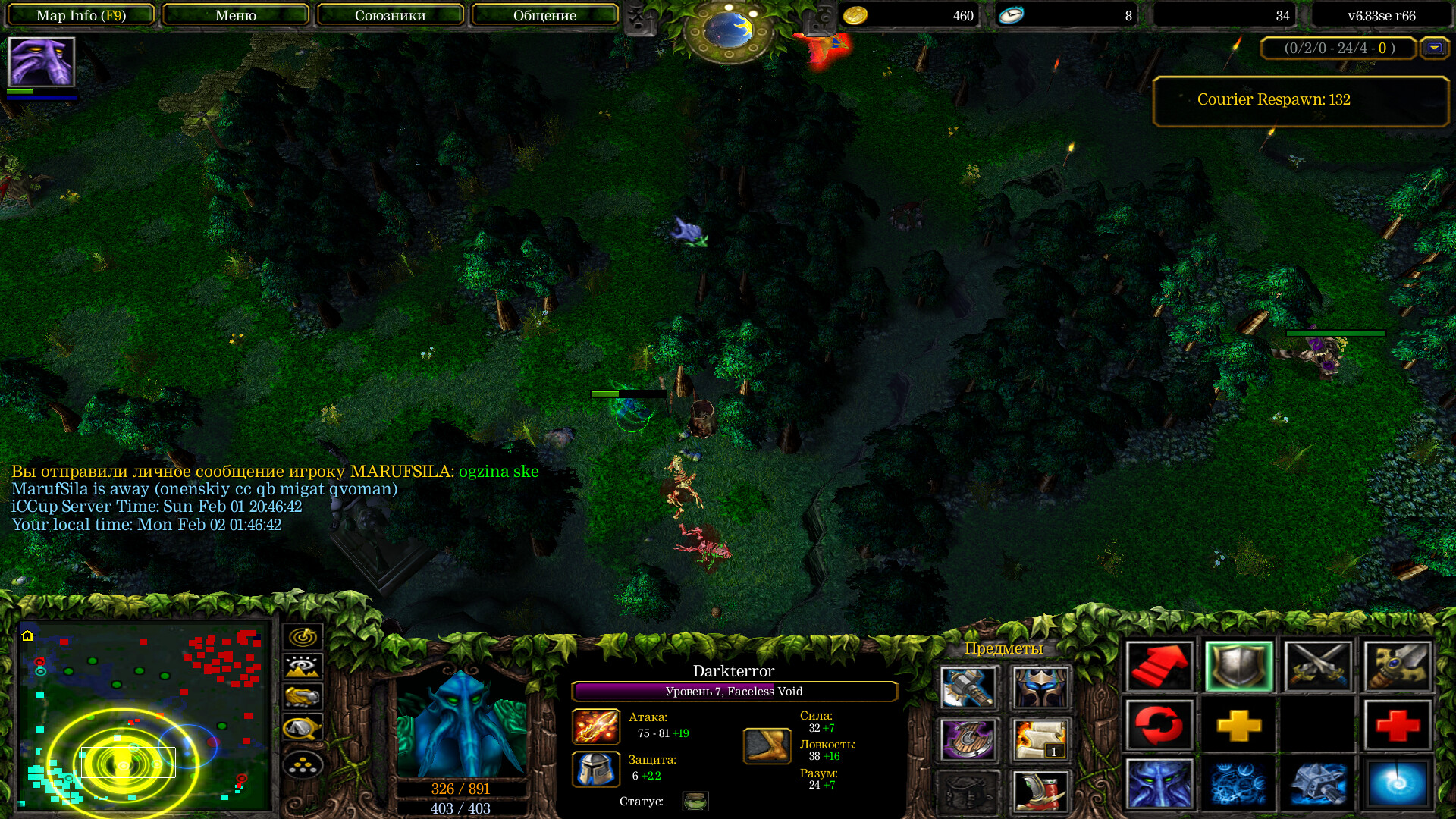Viewport: 1456px width, 819px height.
Task: Choose the red arrow Move command
Action: point(1159,667)
